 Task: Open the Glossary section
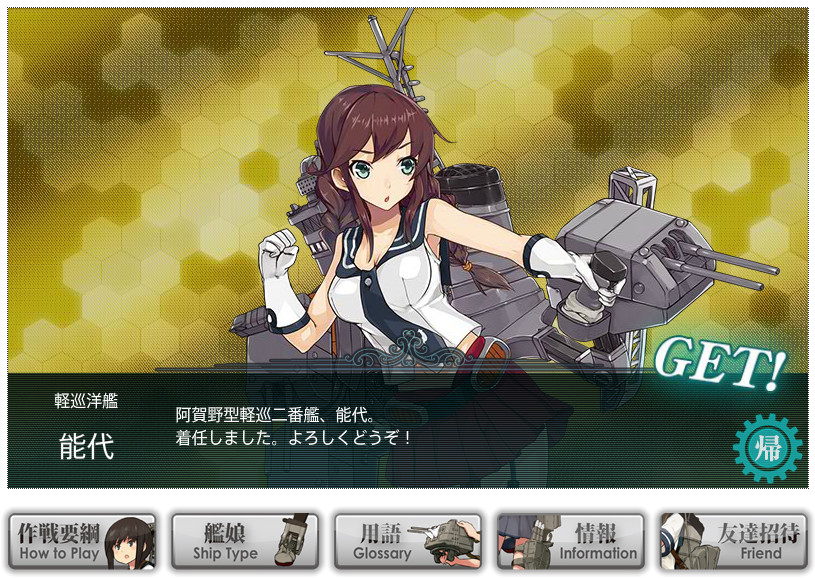click(407, 541)
